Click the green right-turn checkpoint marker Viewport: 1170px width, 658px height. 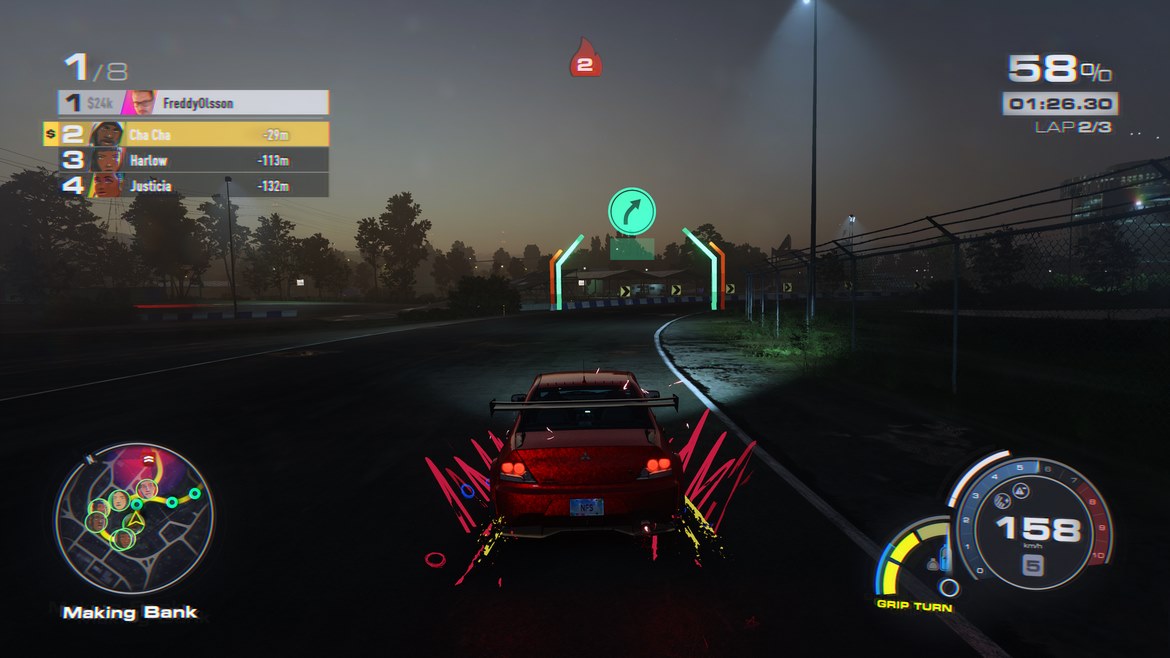[x=632, y=212]
